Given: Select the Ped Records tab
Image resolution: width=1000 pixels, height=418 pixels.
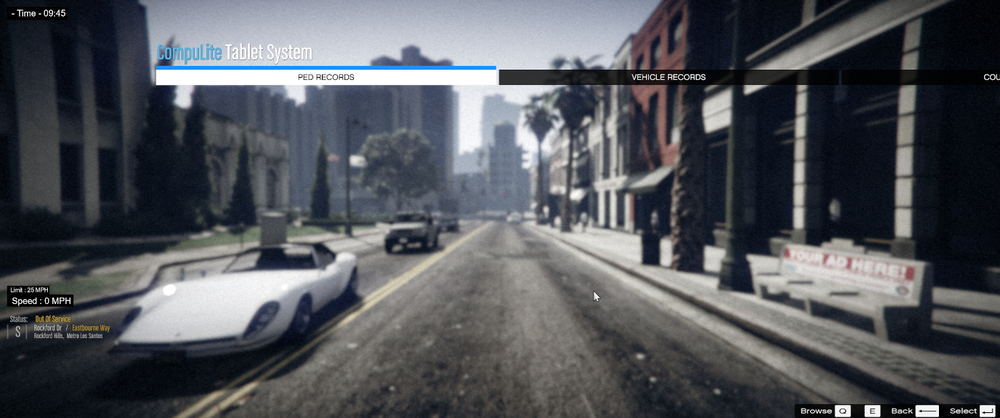Looking at the screenshot, I should 326,77.
